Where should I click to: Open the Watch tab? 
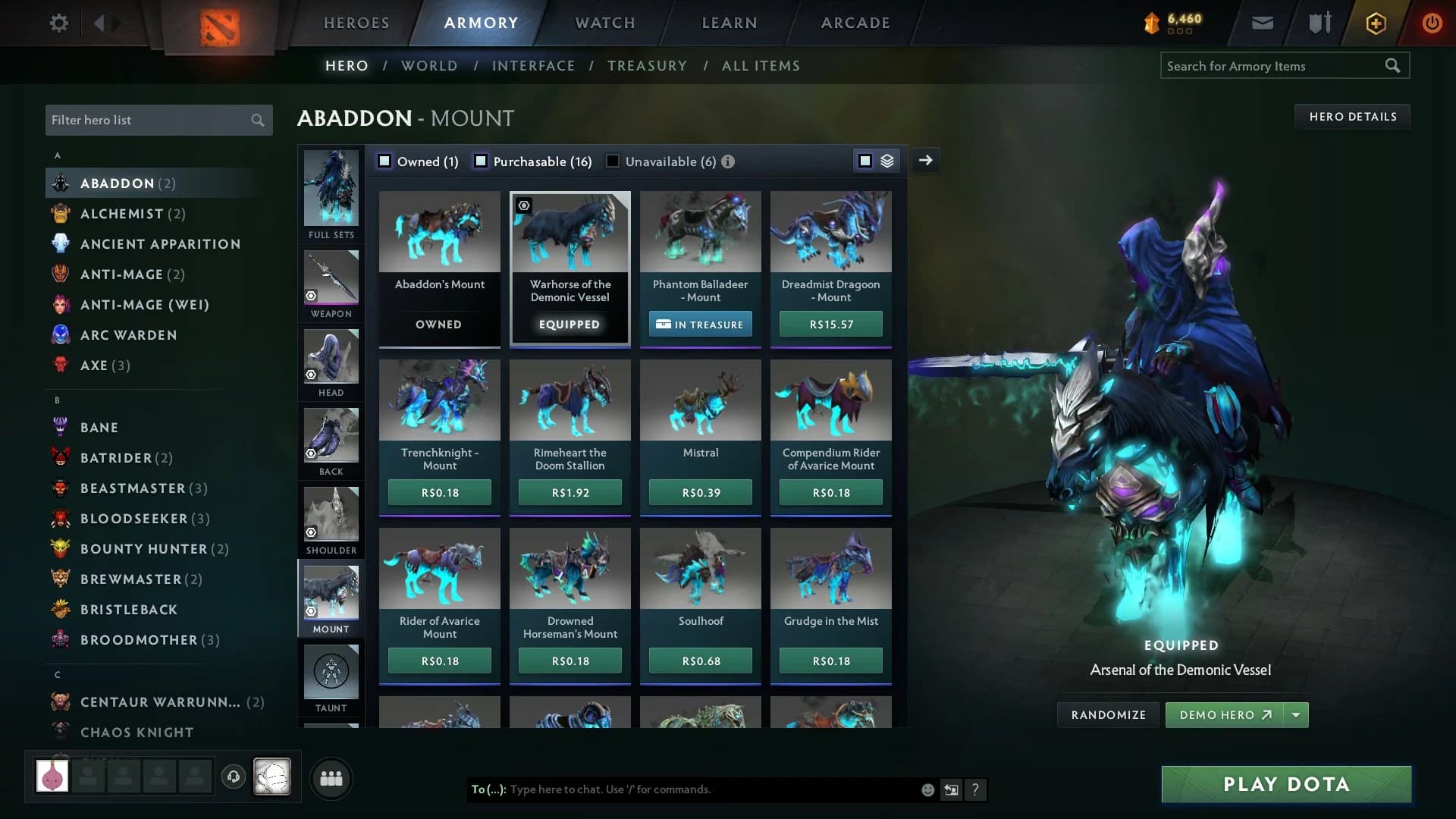pos(605,23)
